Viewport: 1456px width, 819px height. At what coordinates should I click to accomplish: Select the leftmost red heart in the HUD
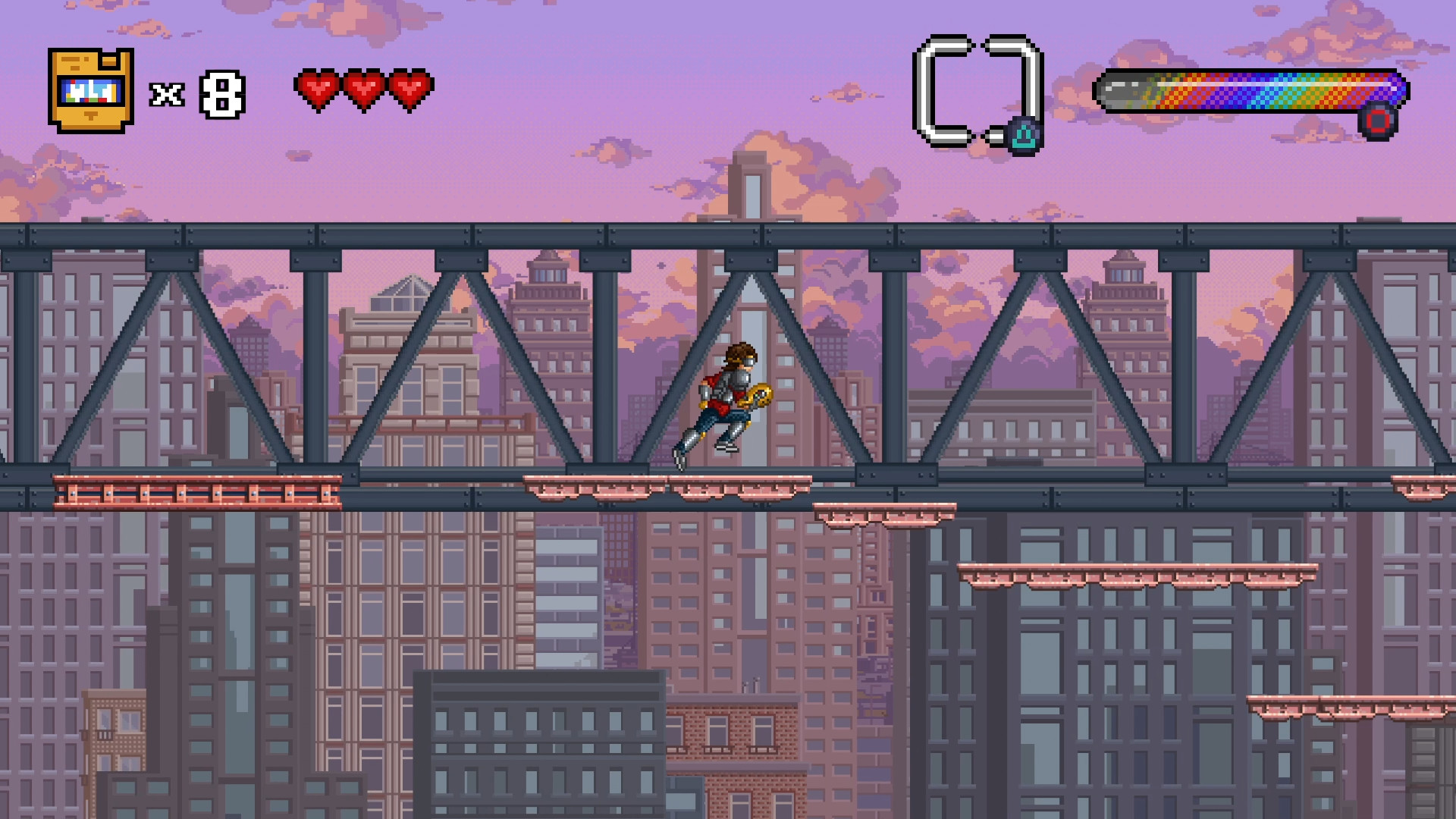click(318, 89)
